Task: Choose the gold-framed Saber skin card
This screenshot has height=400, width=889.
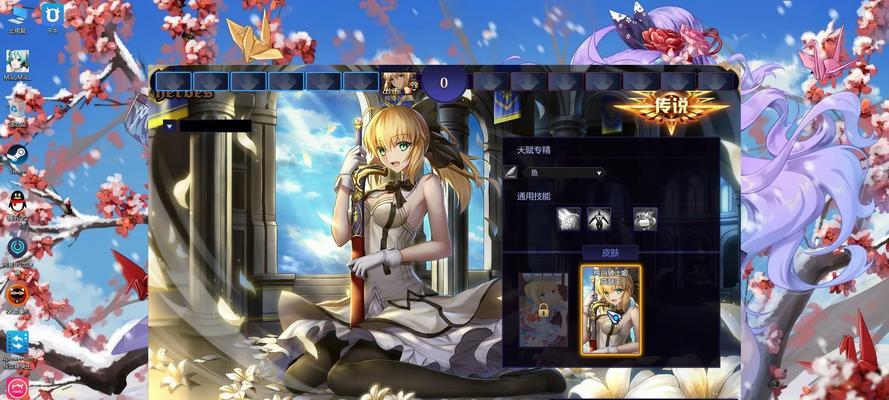Action: (x=610, y=308)
